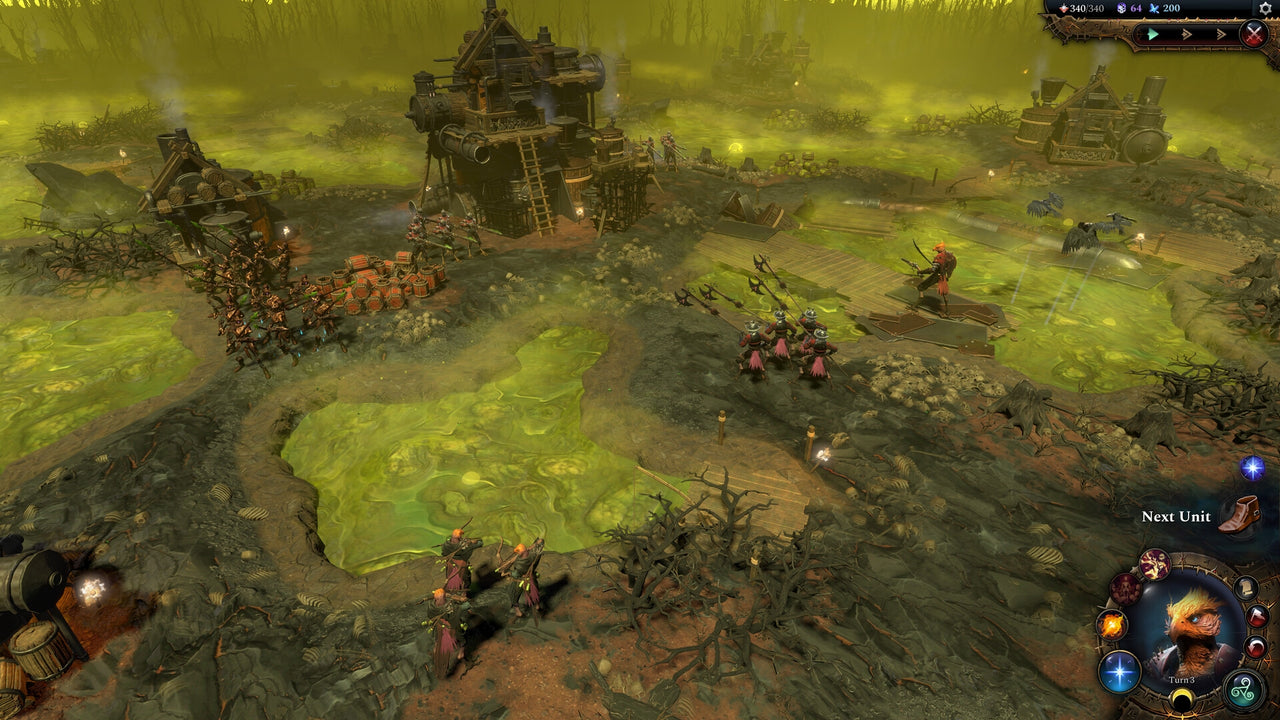
Task: Click the Turn 3 indicator
Action: pyautogui.click(x=1180, y=680)
